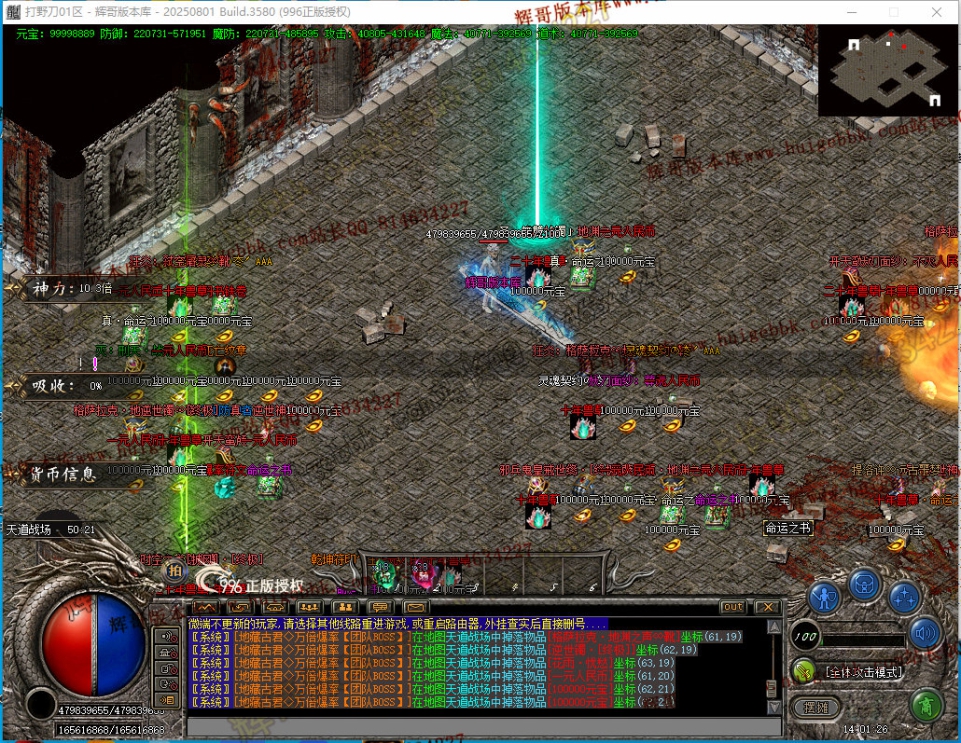Open the speech bubble chat button
Screen dimensions: 961x743
coord(380,607)
